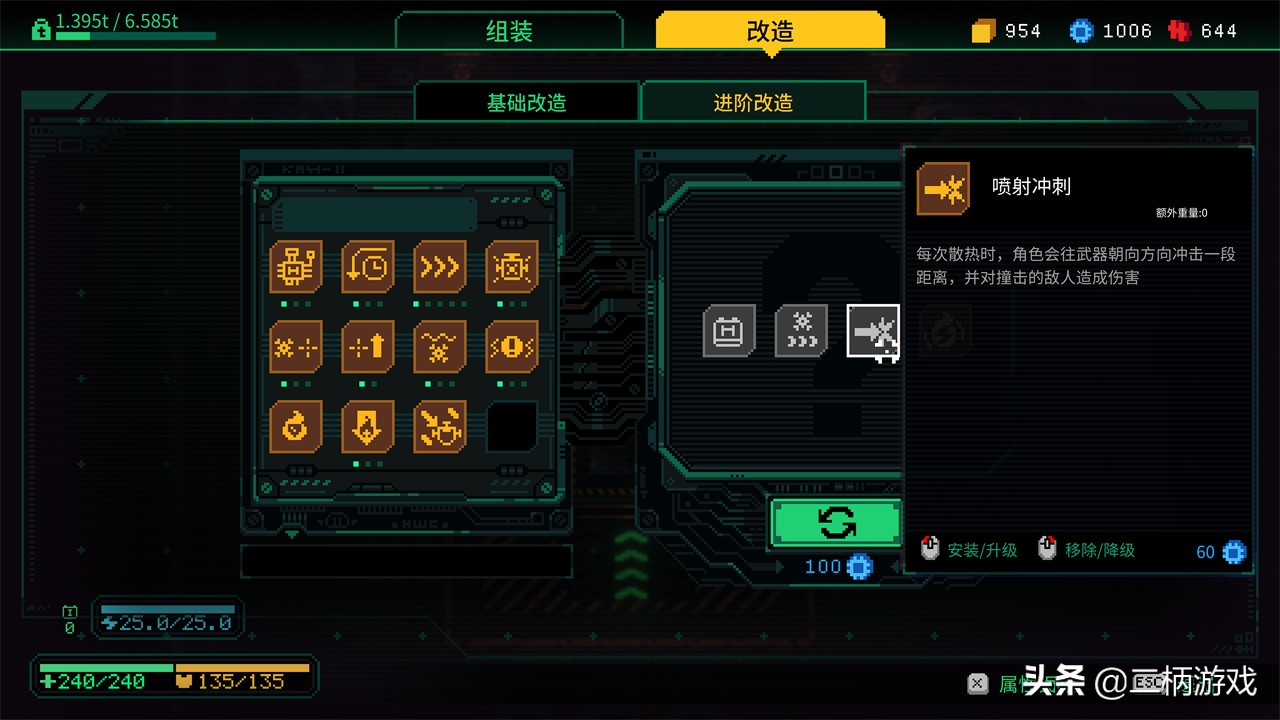Choose the clock cooldown mod icon
Screen dimensions: 1280x720
point(368,267)
